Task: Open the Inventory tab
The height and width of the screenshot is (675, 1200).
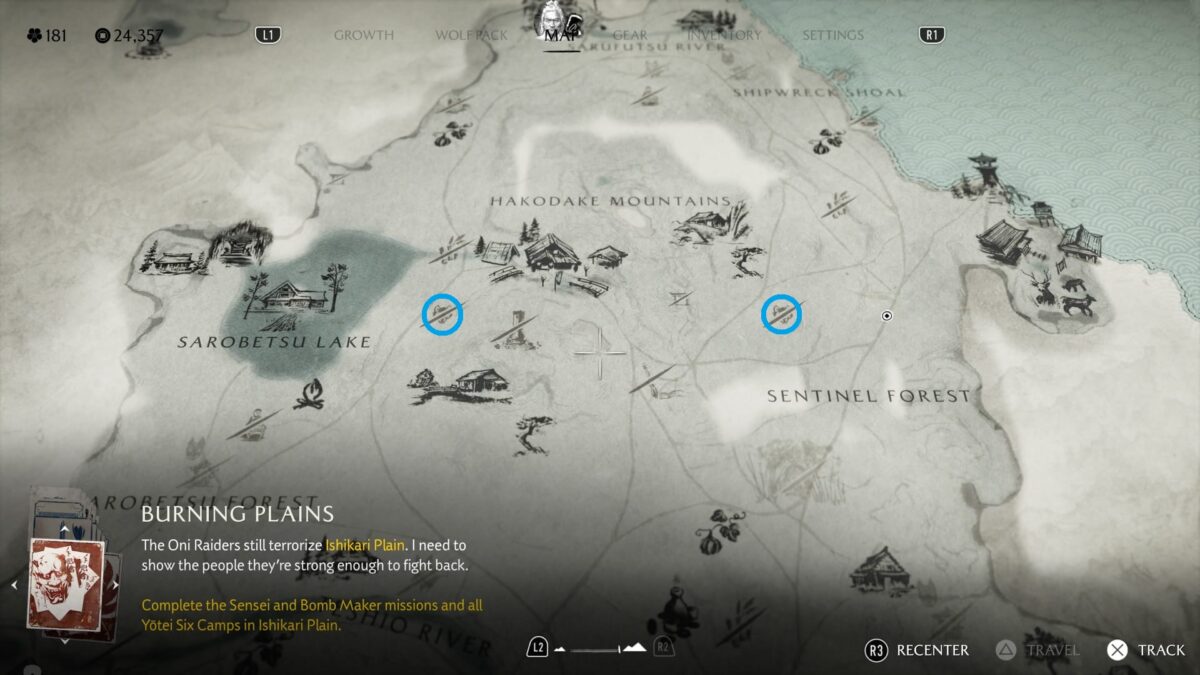Action: pyautogui.click(x=724, y=35)
